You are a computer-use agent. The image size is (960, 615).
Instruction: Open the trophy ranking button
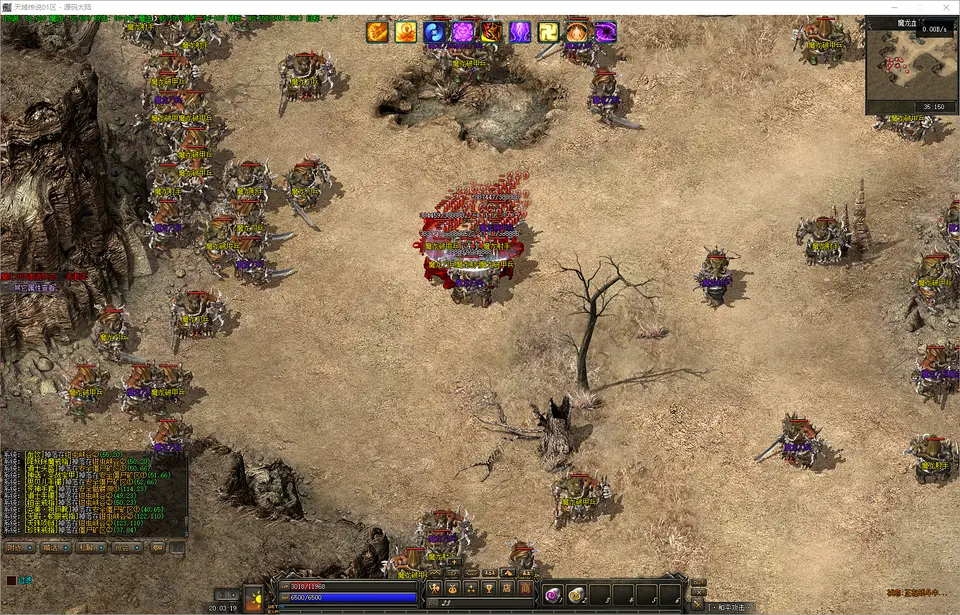[490, 587]
